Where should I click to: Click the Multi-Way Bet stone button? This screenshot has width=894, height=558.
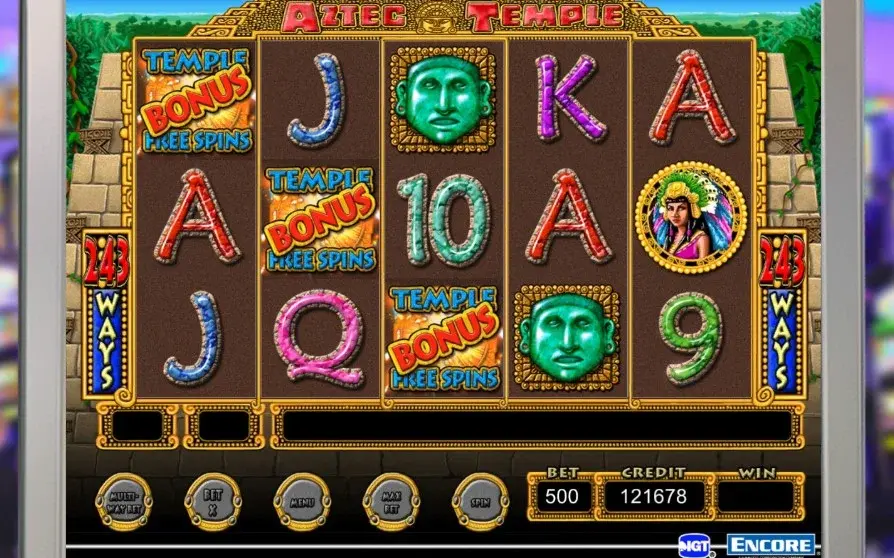124,499
